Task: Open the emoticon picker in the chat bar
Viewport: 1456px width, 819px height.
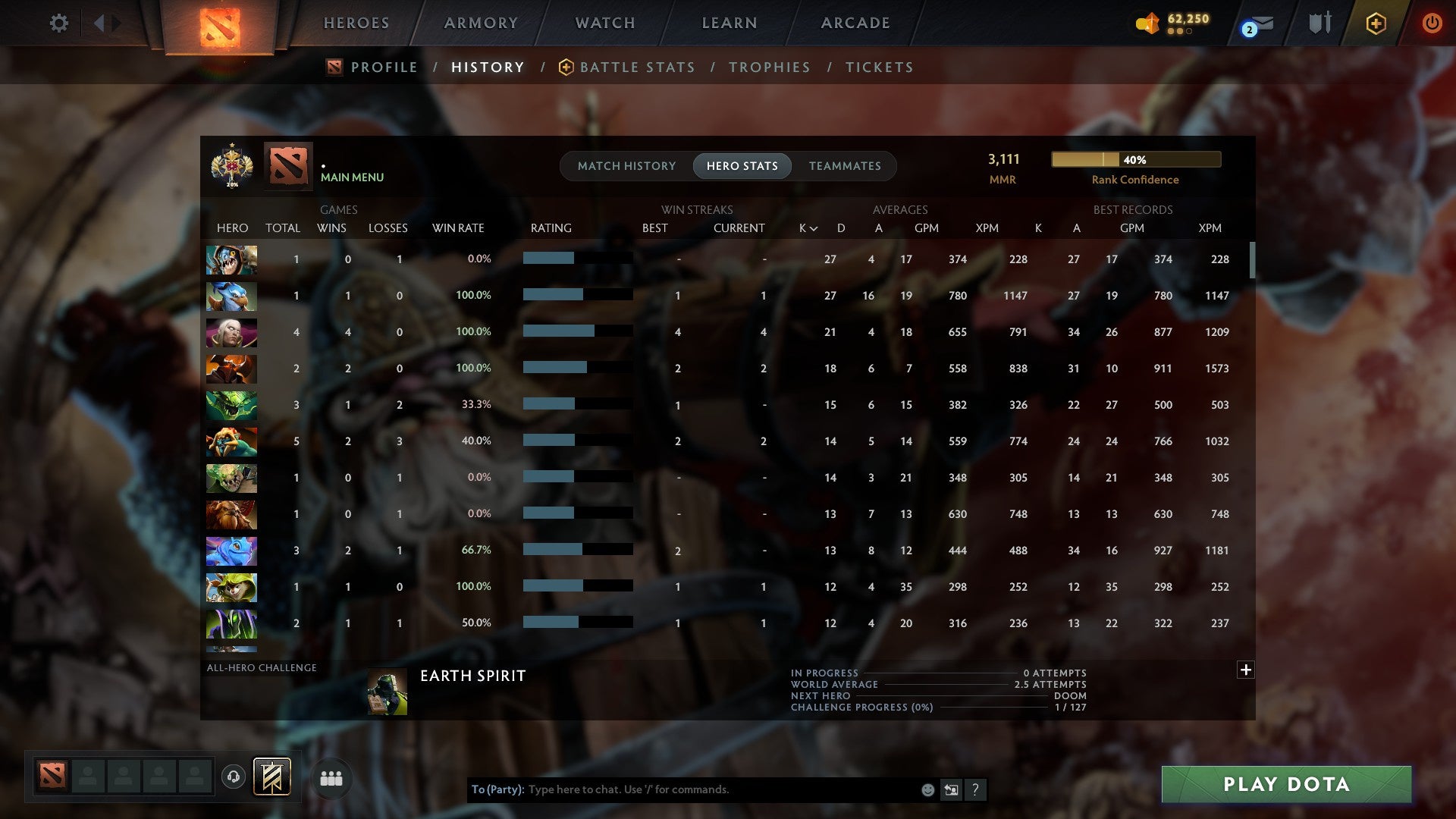Action: click(x=927, y=789)
